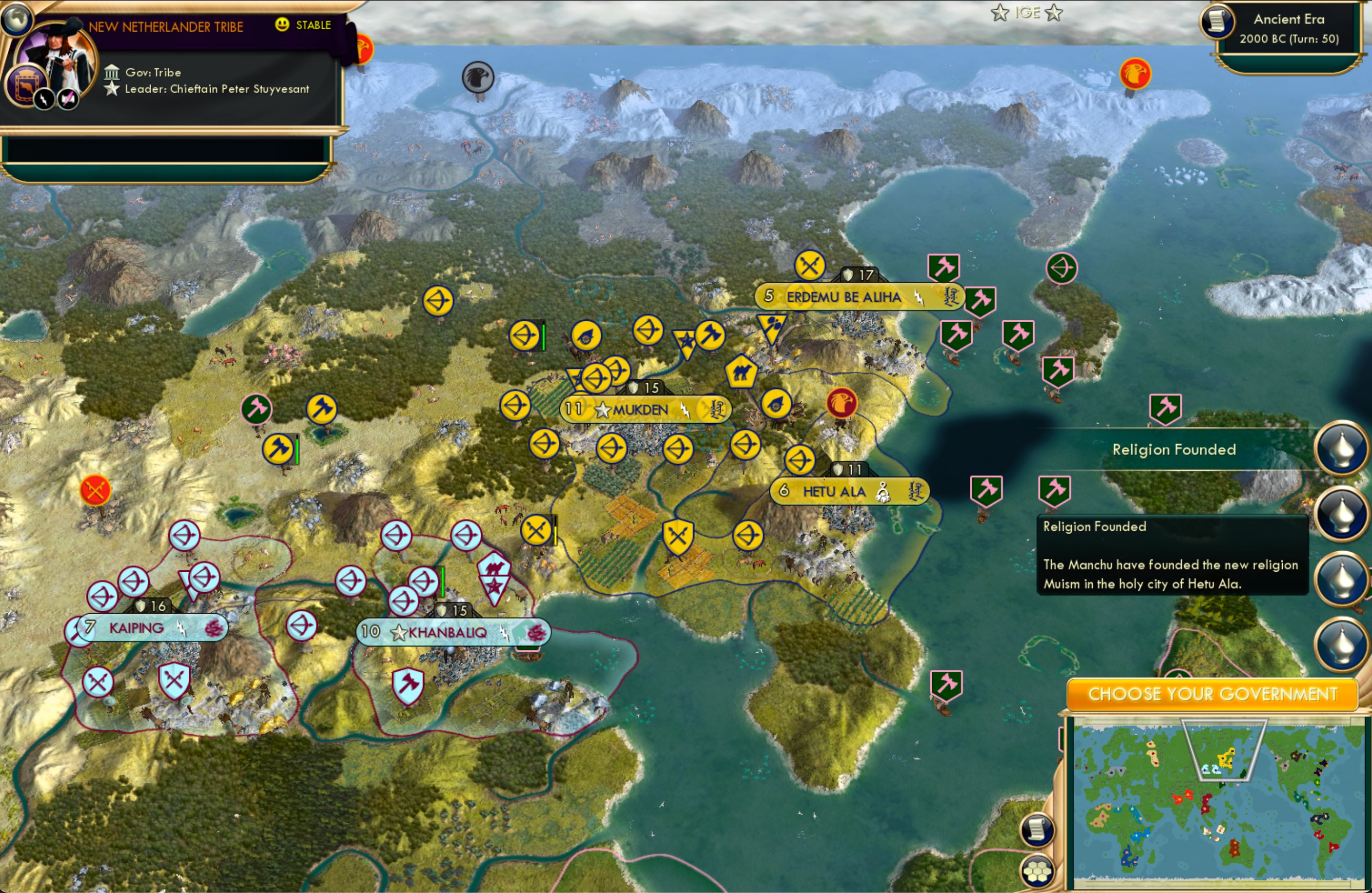Click the lightning bolt icon on the leader panel
Screen dimensions: 1372x893
pos(43,99)
